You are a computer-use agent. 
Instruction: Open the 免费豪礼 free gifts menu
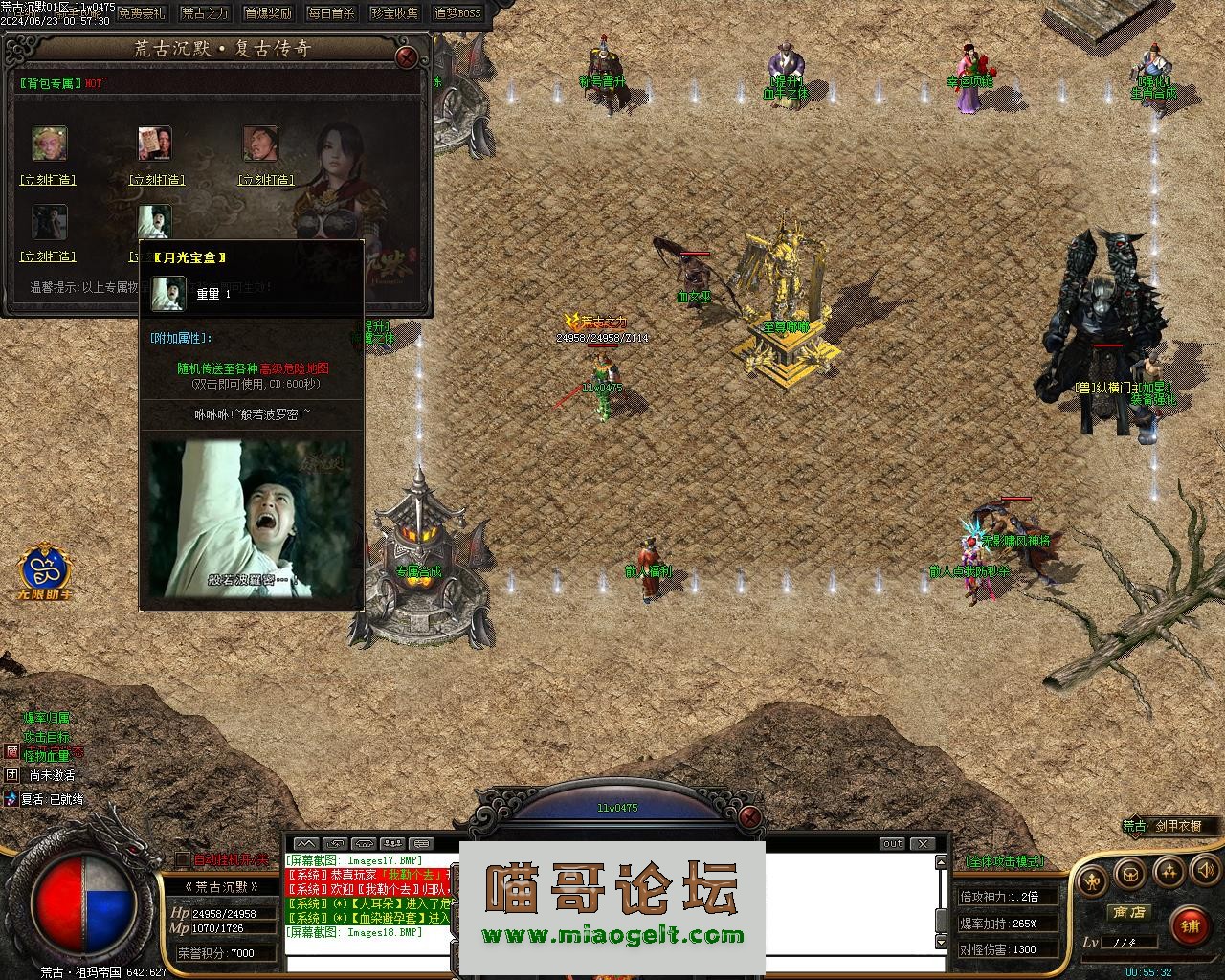click(142, 13)
